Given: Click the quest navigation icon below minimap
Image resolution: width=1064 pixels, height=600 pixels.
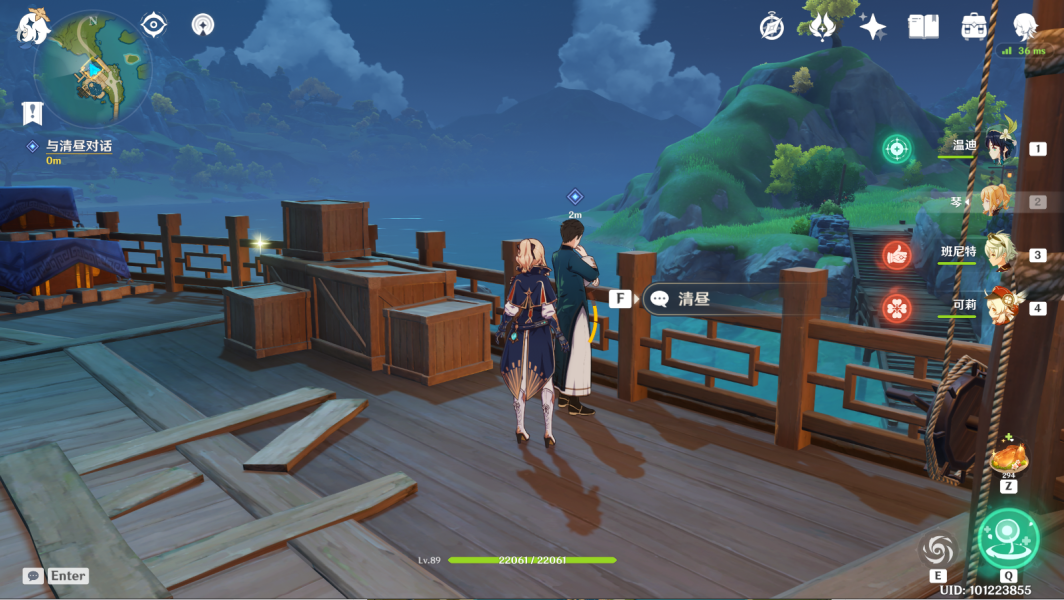Looking at the screenshot, I should pos(32,113).
